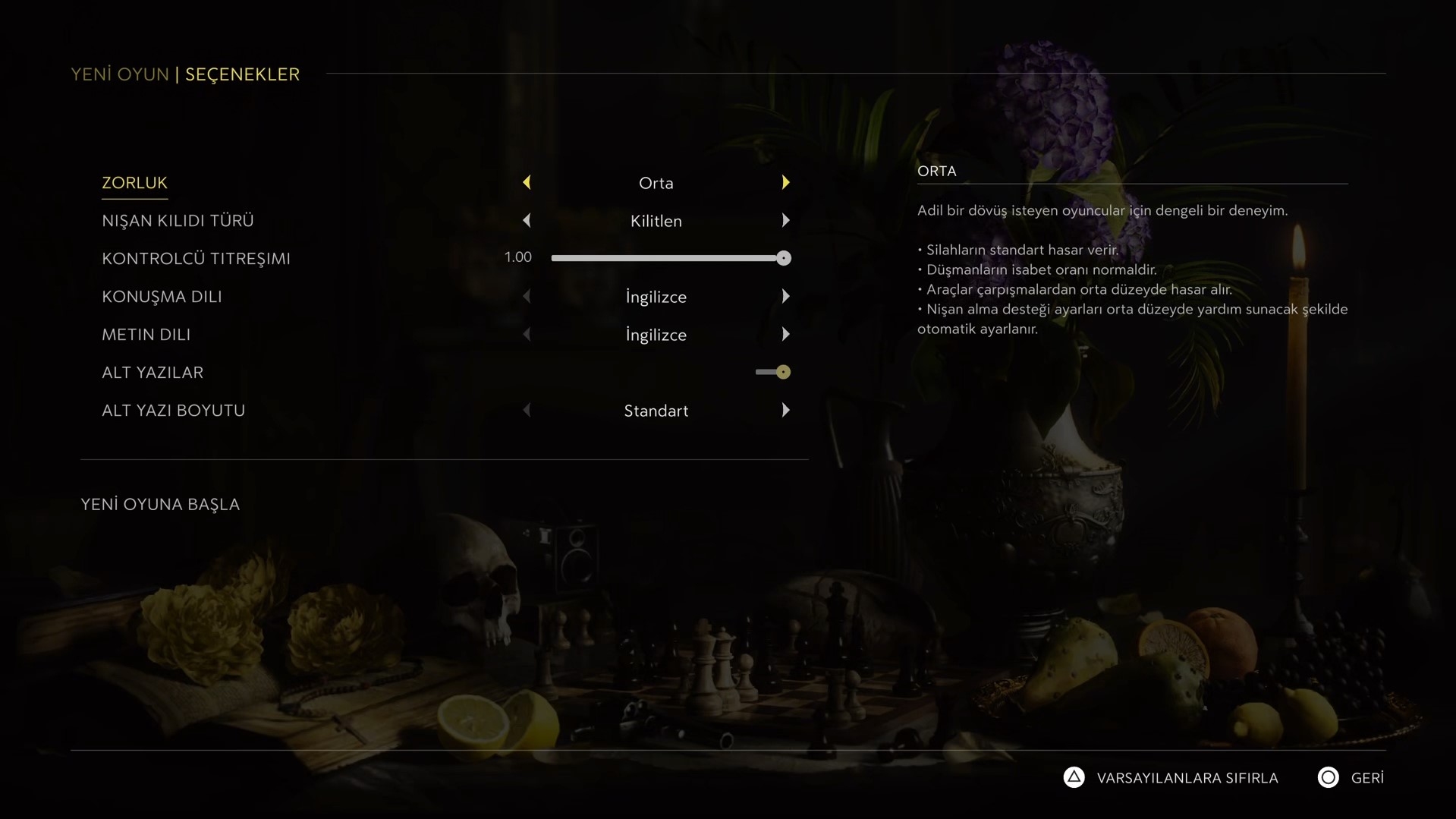Click the left arrow beside Kilitlen

(527, 221)
